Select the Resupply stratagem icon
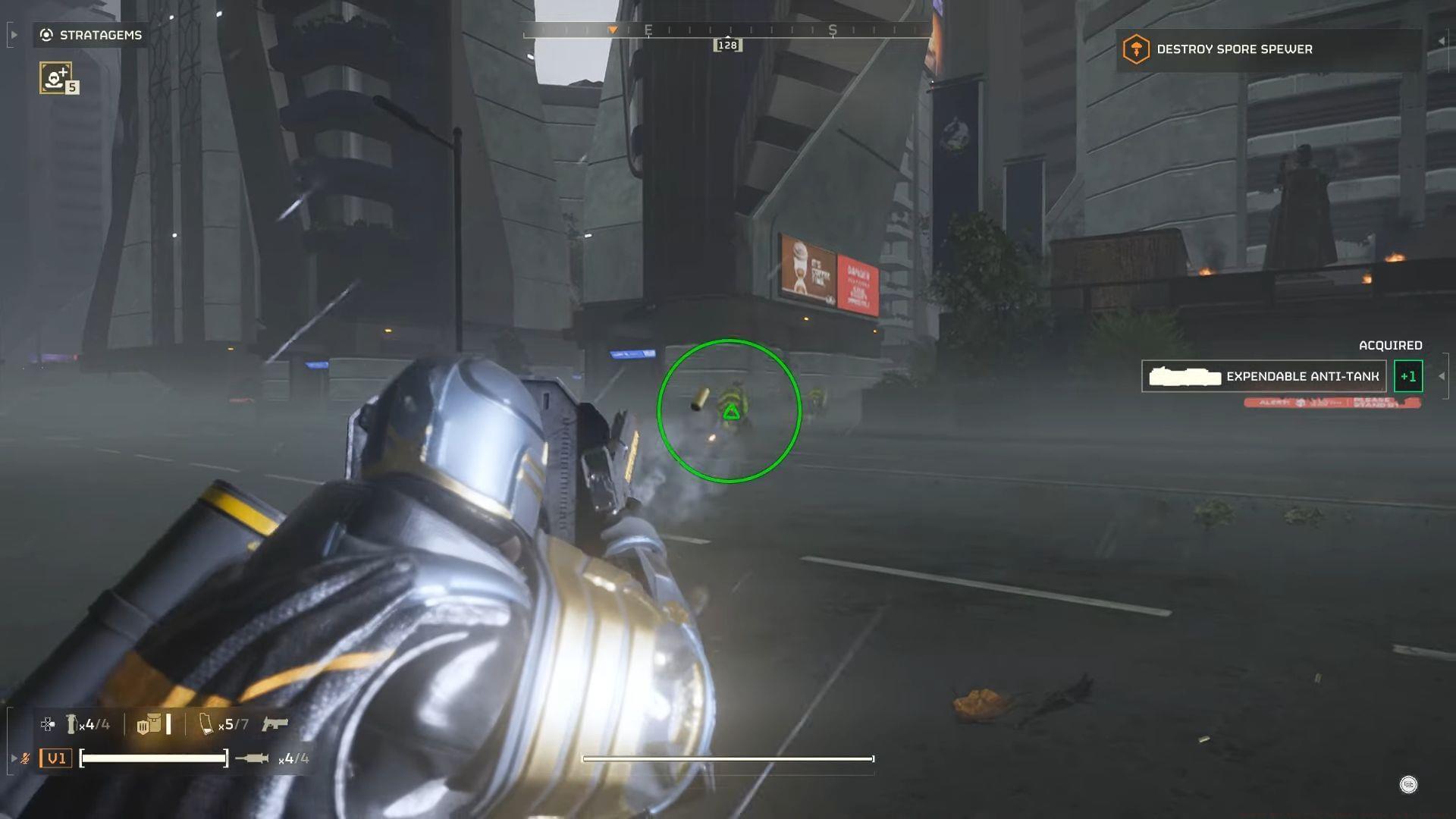This screenshot has width=1456, height=819. click(55, 77)
